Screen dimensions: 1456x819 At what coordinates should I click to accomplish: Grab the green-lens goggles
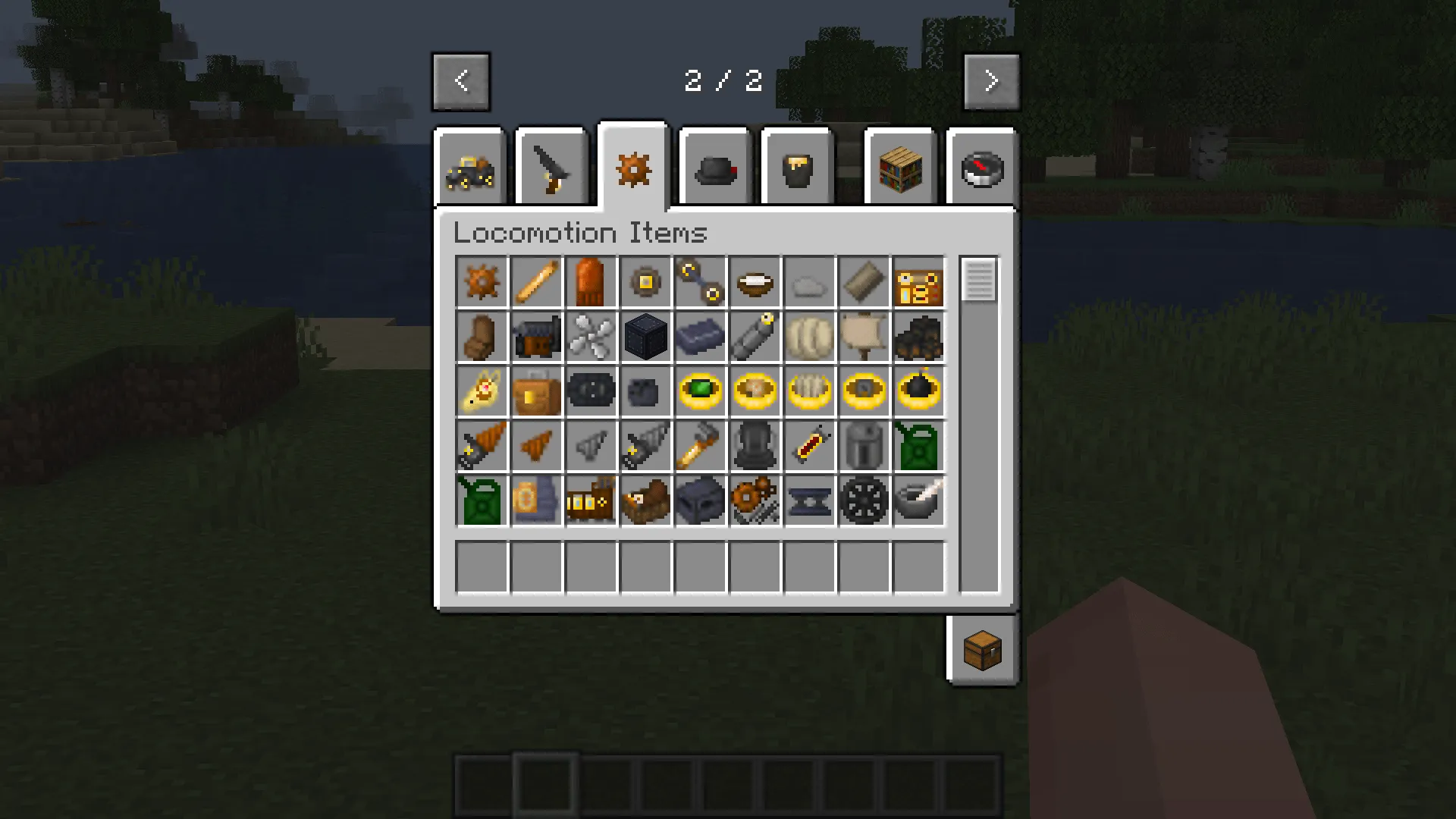click(700, 392)
